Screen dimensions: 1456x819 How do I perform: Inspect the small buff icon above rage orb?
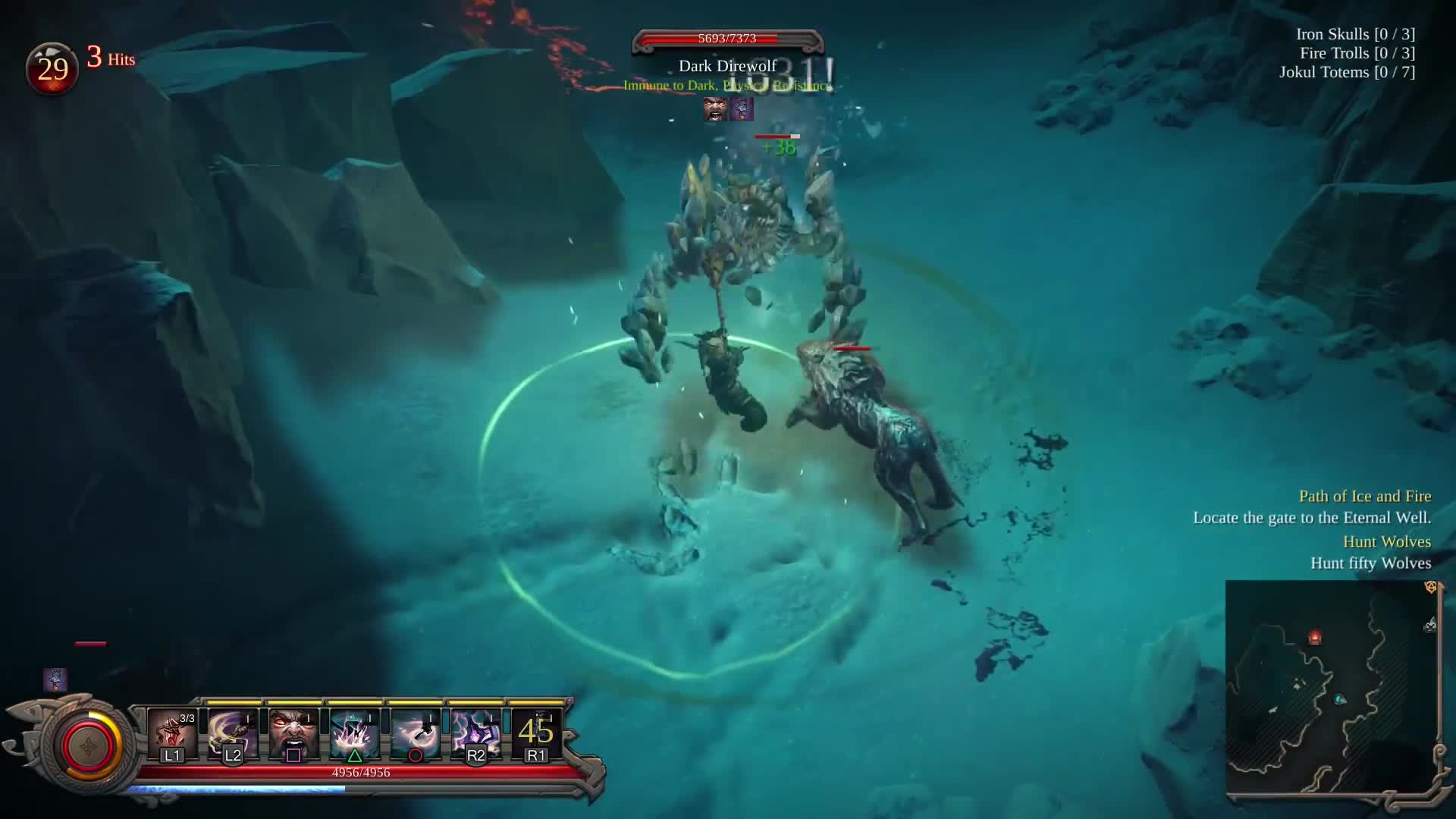click(55, 679)
